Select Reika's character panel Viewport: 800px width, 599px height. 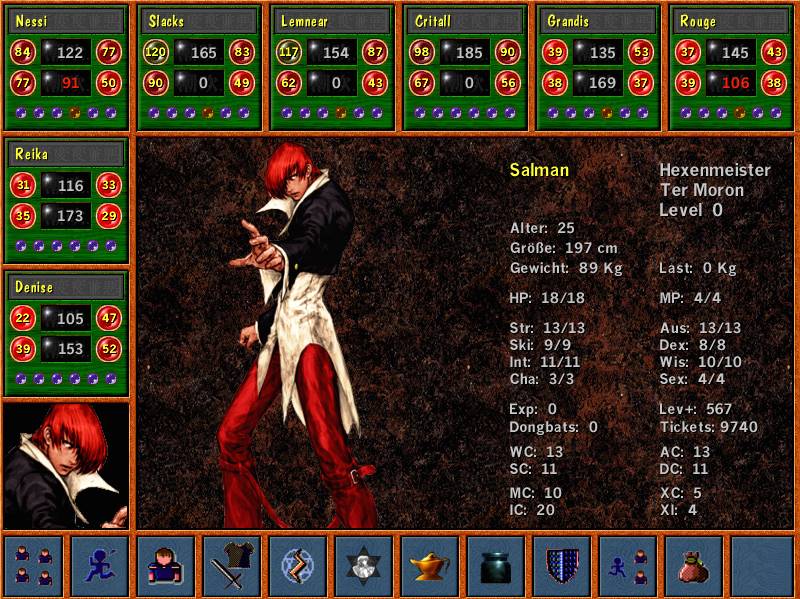point(67,201)
